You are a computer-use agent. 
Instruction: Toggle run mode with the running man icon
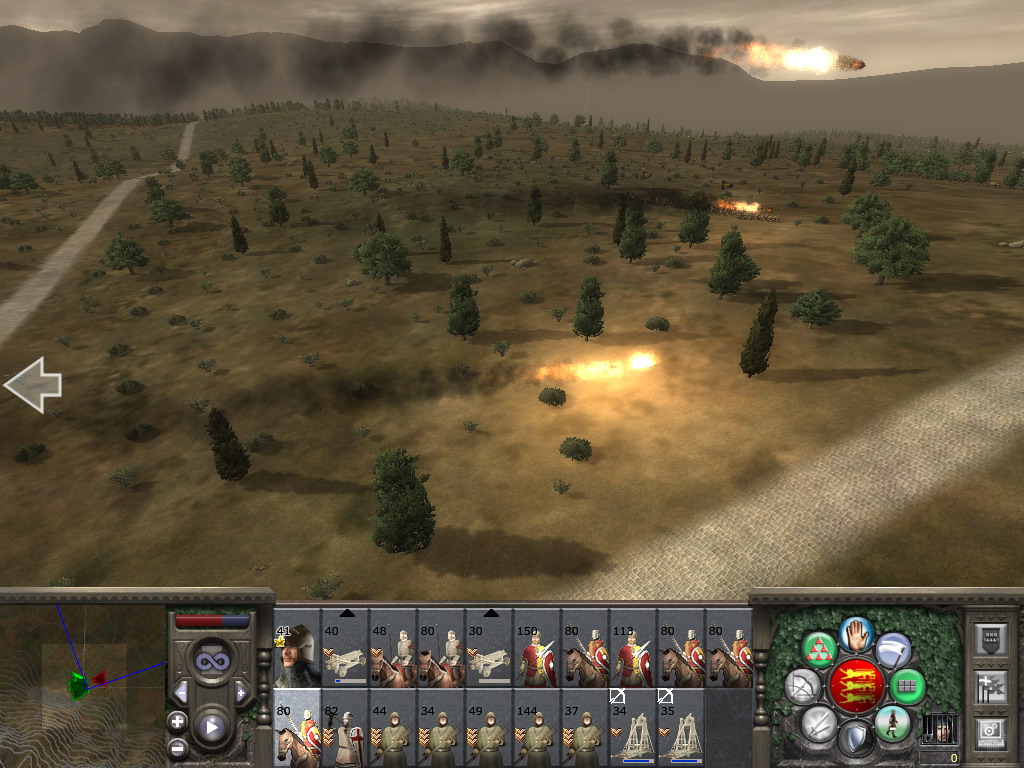tap(891, 723)
